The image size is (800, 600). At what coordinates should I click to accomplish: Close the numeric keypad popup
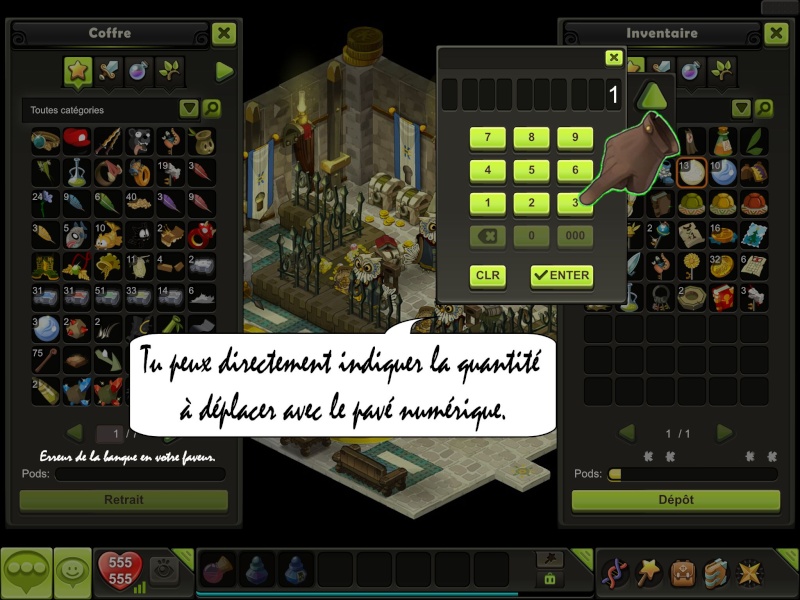coord(614,58)
